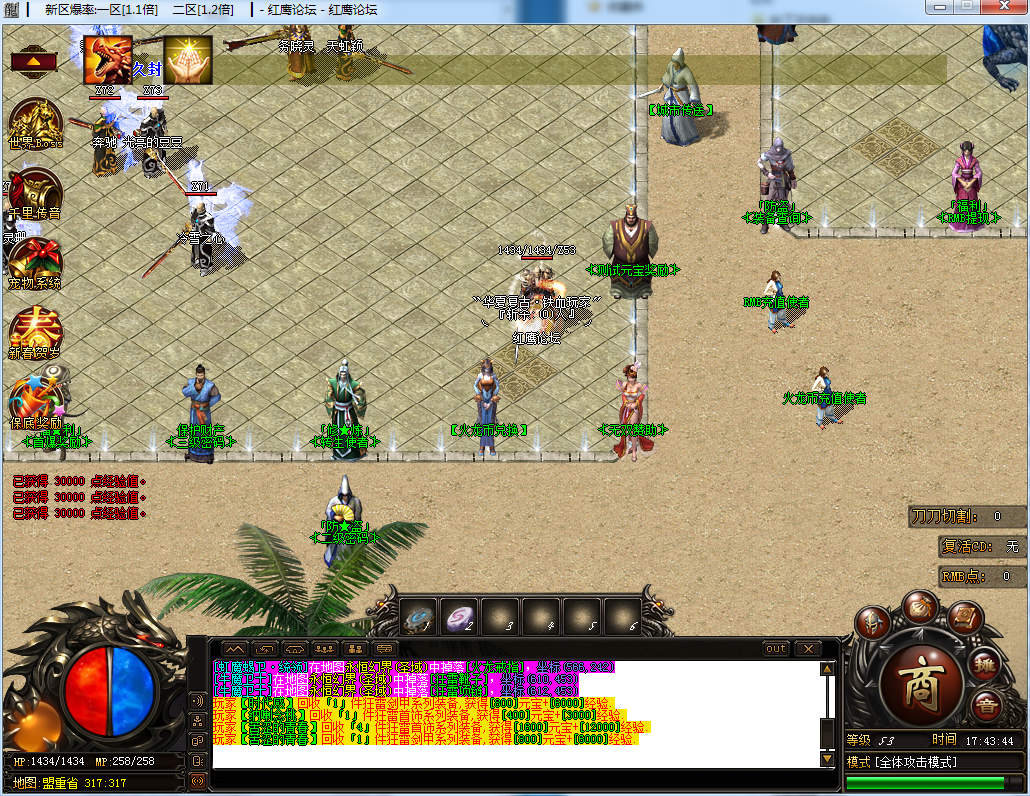Viewport: 1030px width, 796px height.
Task: Click the chat scrollbar down arrow
Action: 827,759
